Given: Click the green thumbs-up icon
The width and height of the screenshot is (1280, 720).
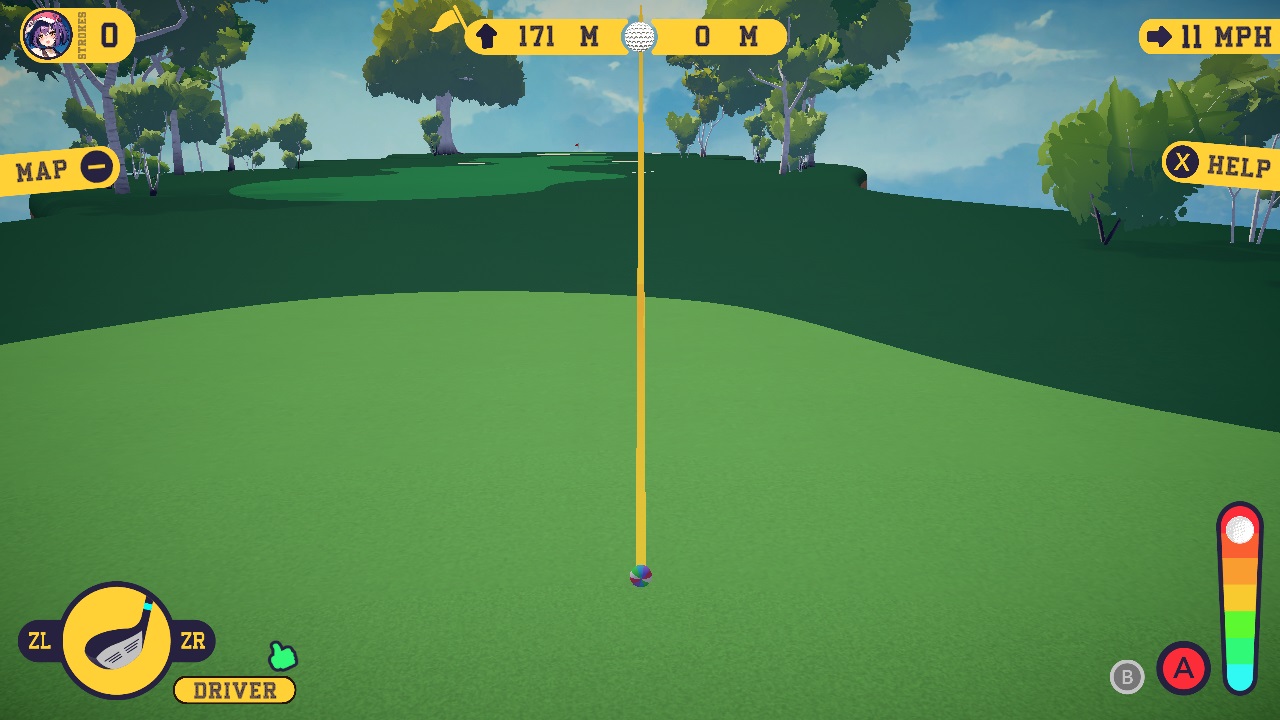Looking at the screenshot, I should coord(281,657).
